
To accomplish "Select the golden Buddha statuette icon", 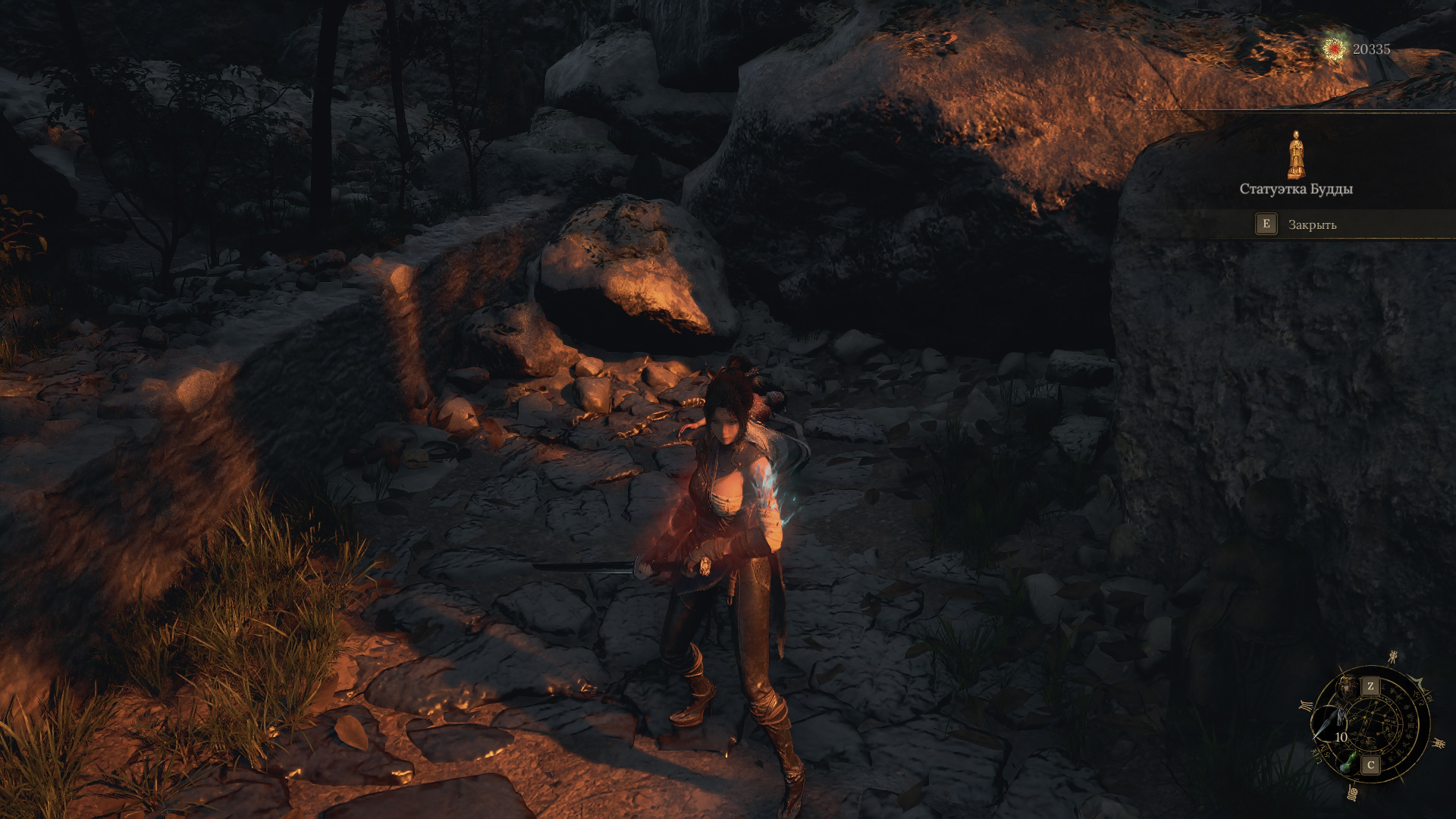I will coord(1296,155).
